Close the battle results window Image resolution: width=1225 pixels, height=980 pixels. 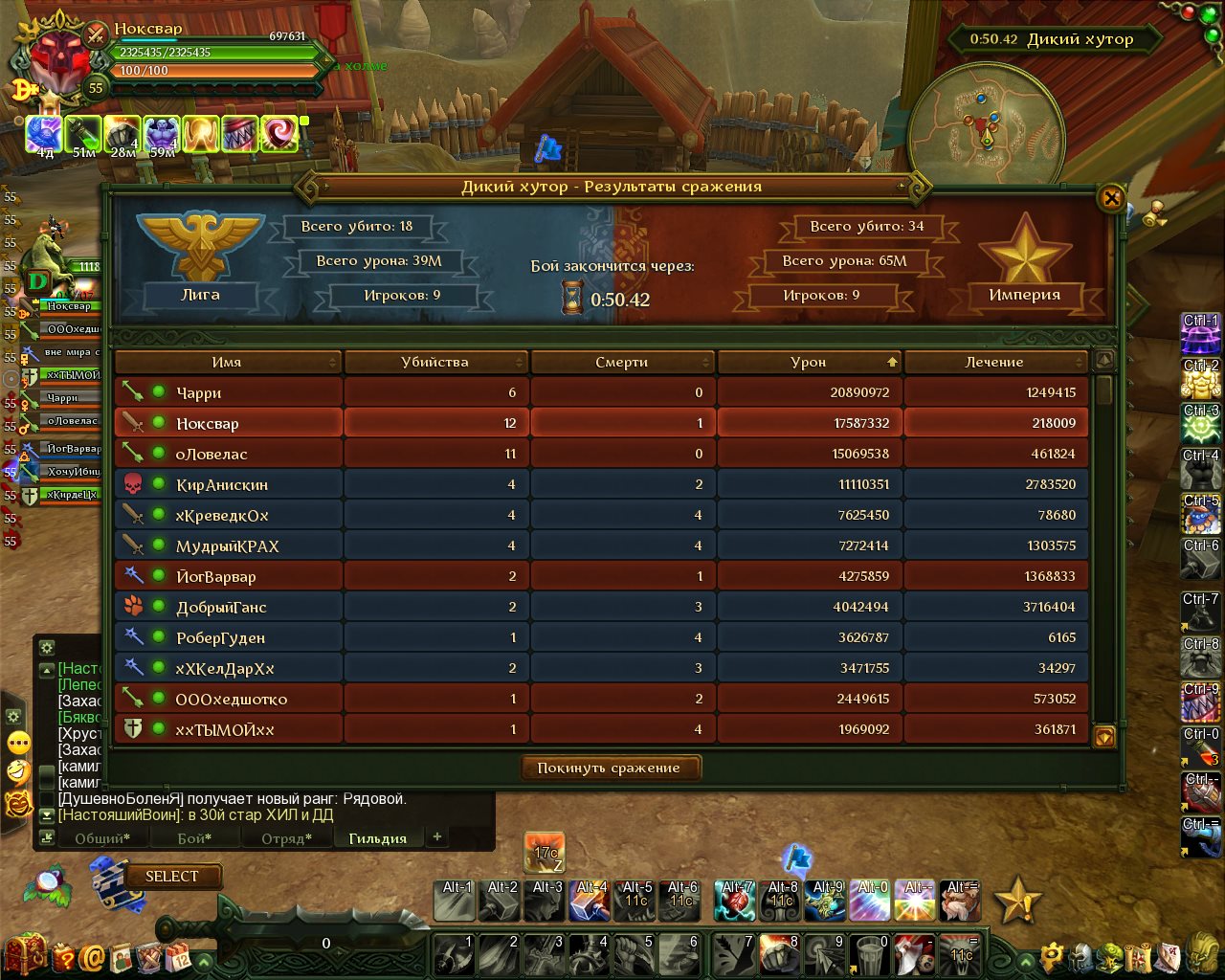pos(1111,198)
